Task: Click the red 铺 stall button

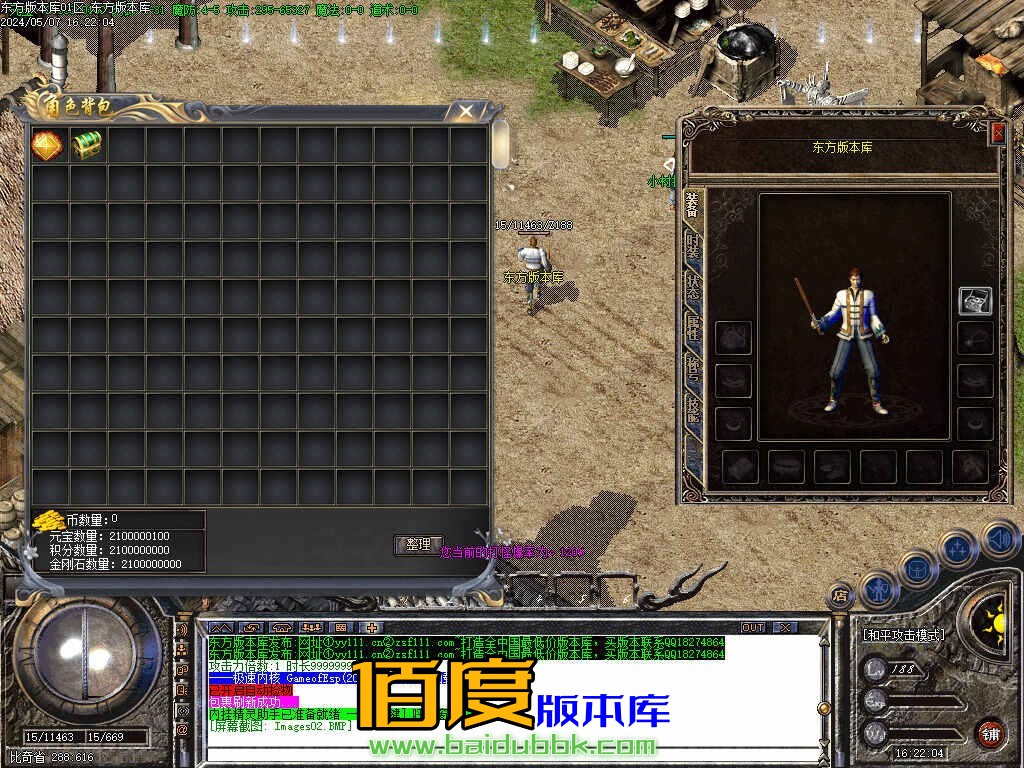Action: pos(989,732)
